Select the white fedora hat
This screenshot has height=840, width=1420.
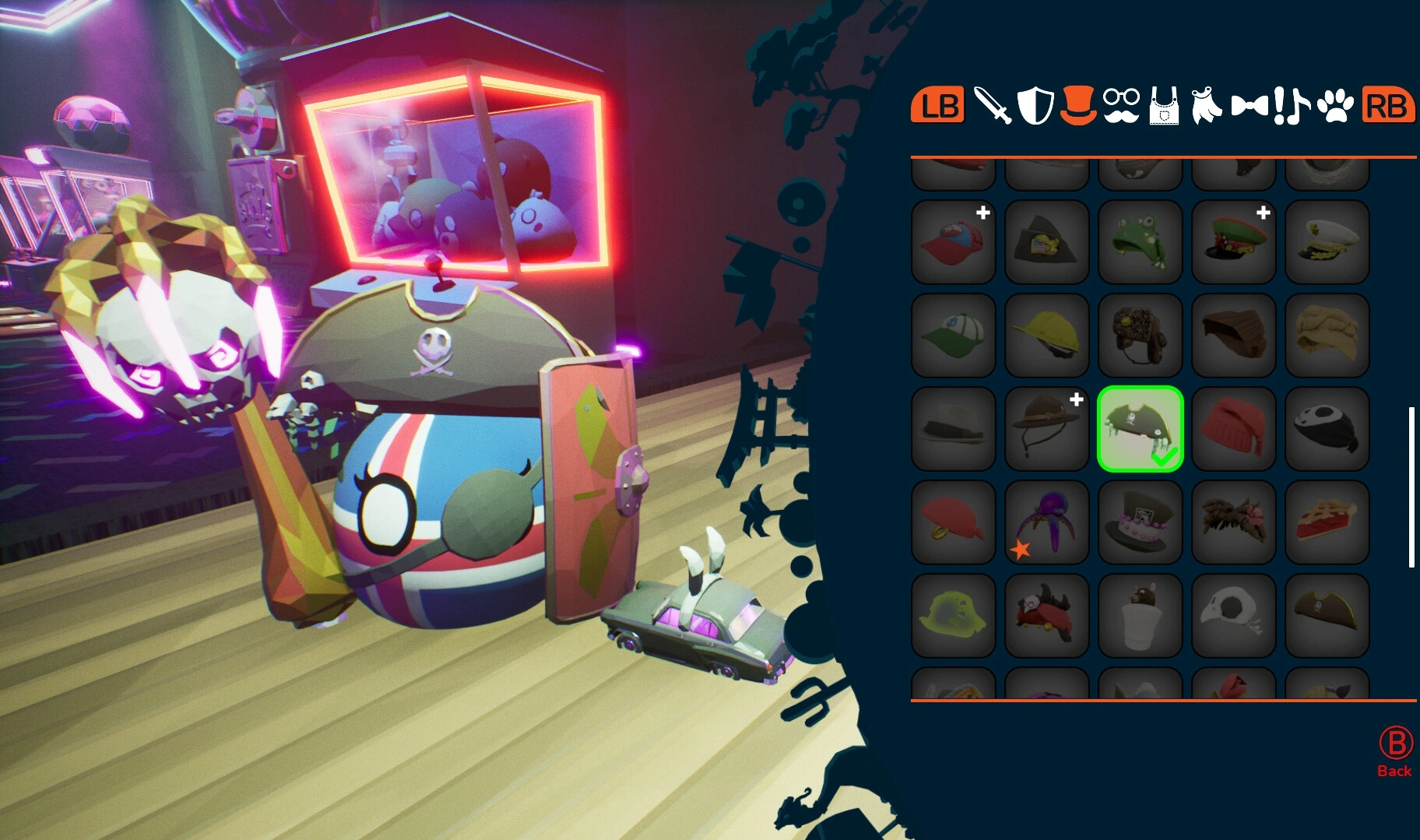954,428
